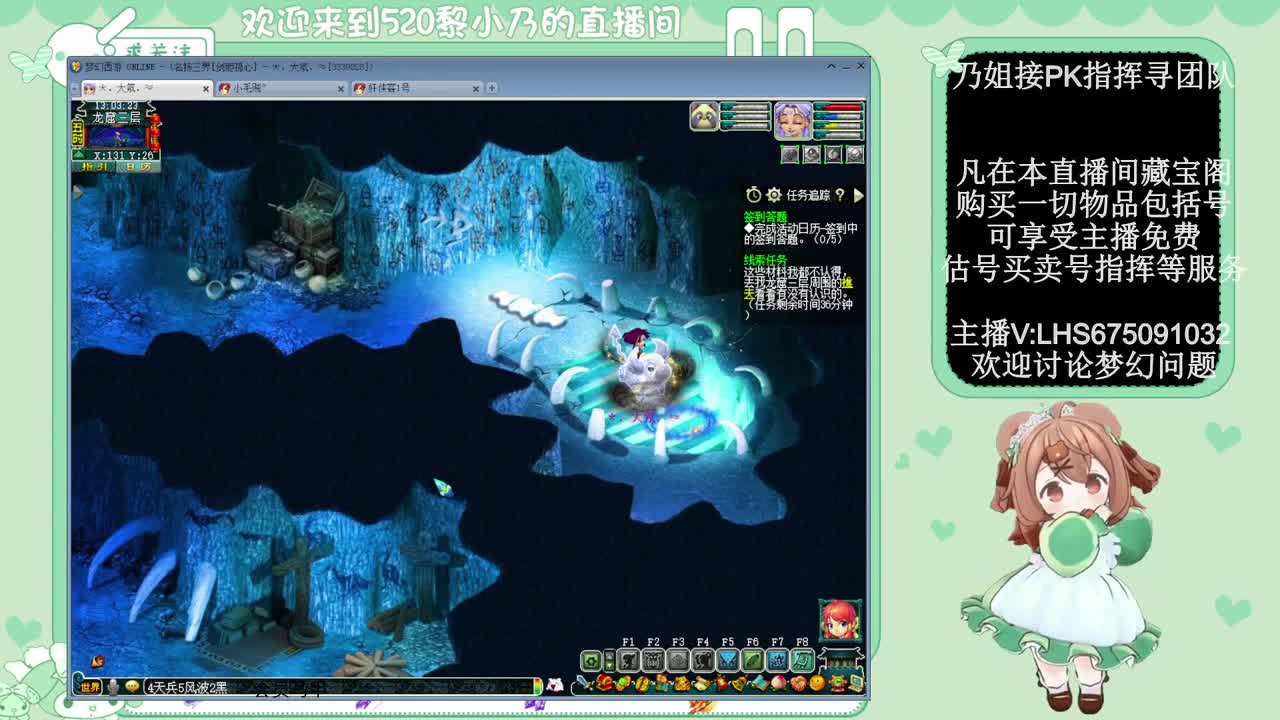Open a new character tab with the plus button

click(x=487, y=88)
